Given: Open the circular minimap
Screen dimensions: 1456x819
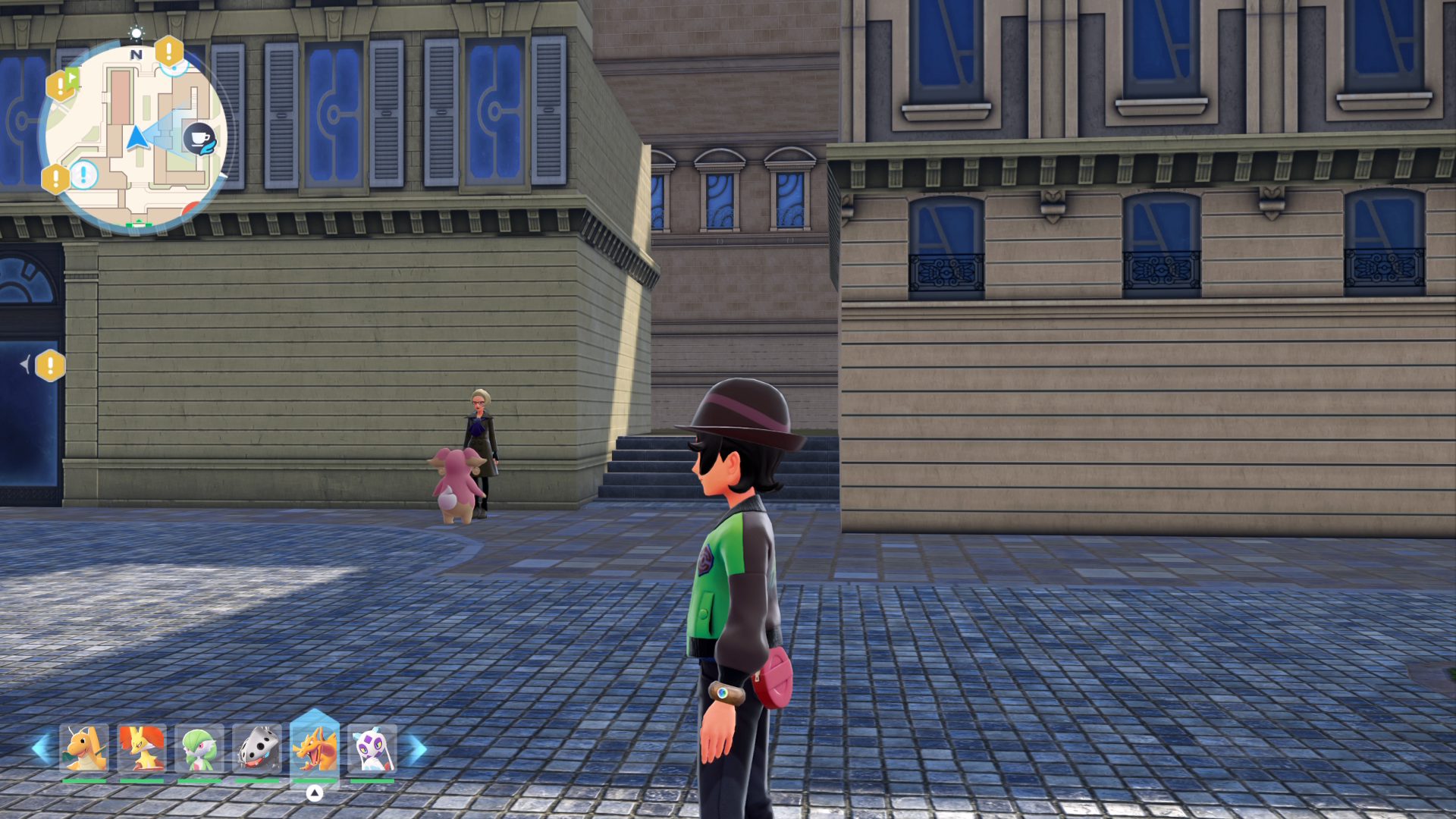Looking at the screenshot, I should tap(135, 136).
